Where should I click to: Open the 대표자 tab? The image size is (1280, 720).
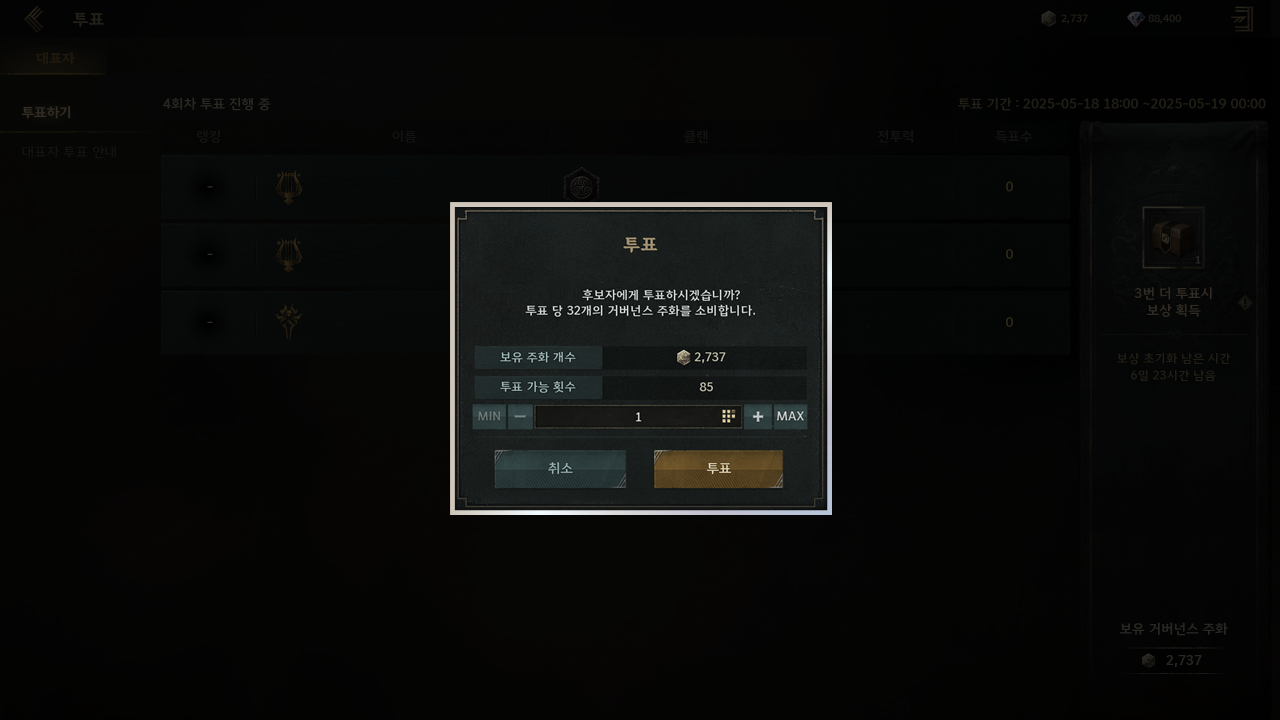pyautogui.click(x=55, y=58)
